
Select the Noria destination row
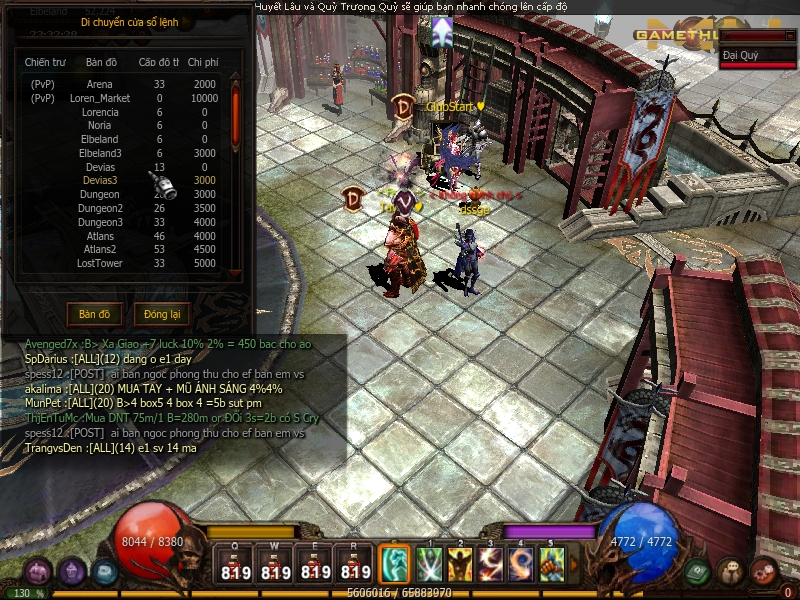(x=100, y=126)
